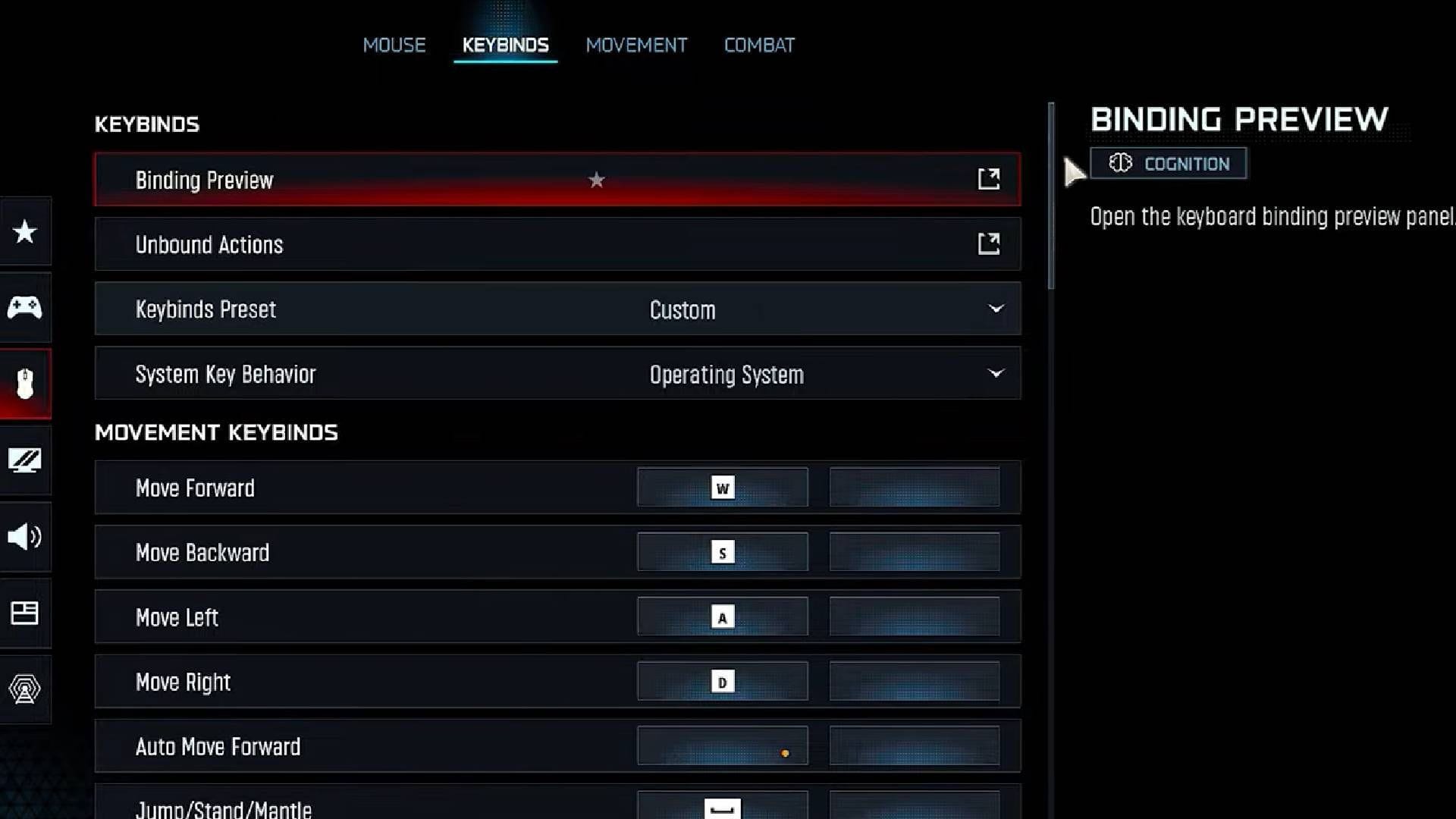Click the Auto Move Forward binding field
The width and height of the screenshot is (1456, 819).
click(x=721, y=745)
